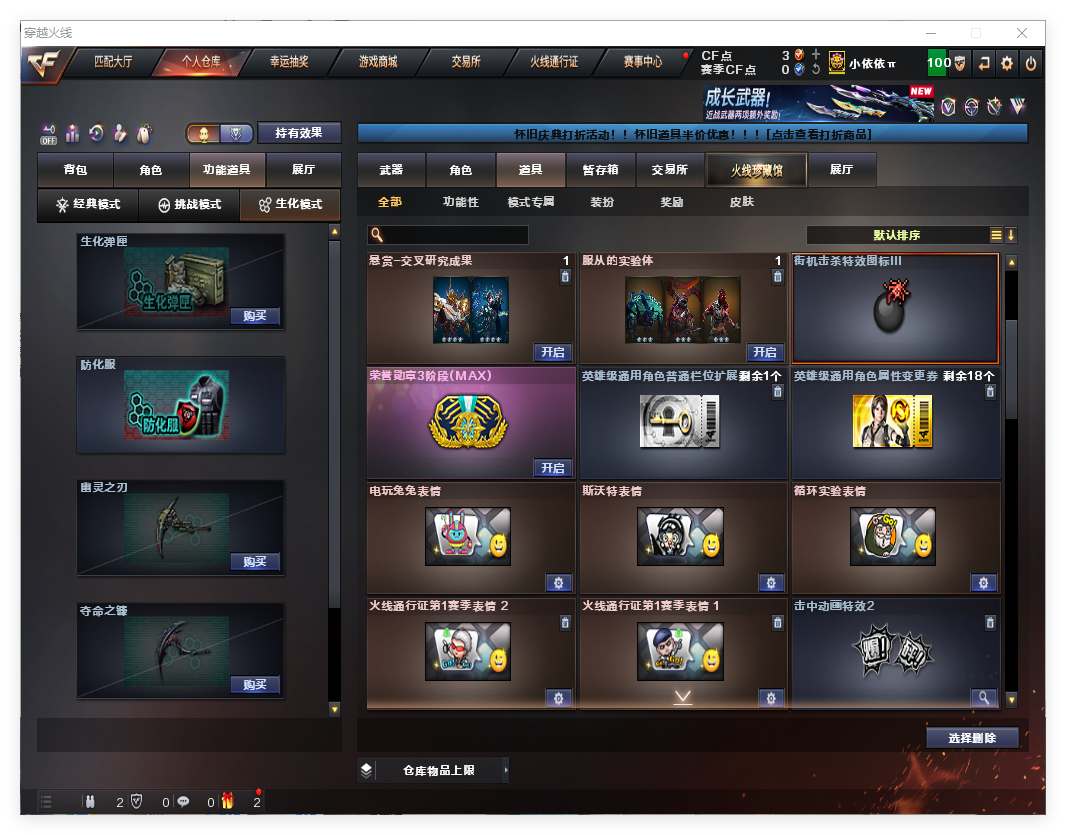Select the 挑战模式 challenge mode tab

(190, 204)
